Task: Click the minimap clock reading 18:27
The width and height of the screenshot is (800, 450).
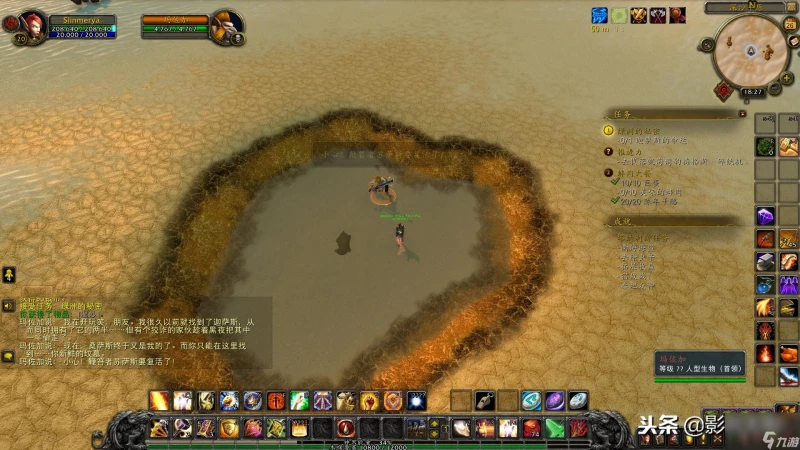Action: [752, 91]
